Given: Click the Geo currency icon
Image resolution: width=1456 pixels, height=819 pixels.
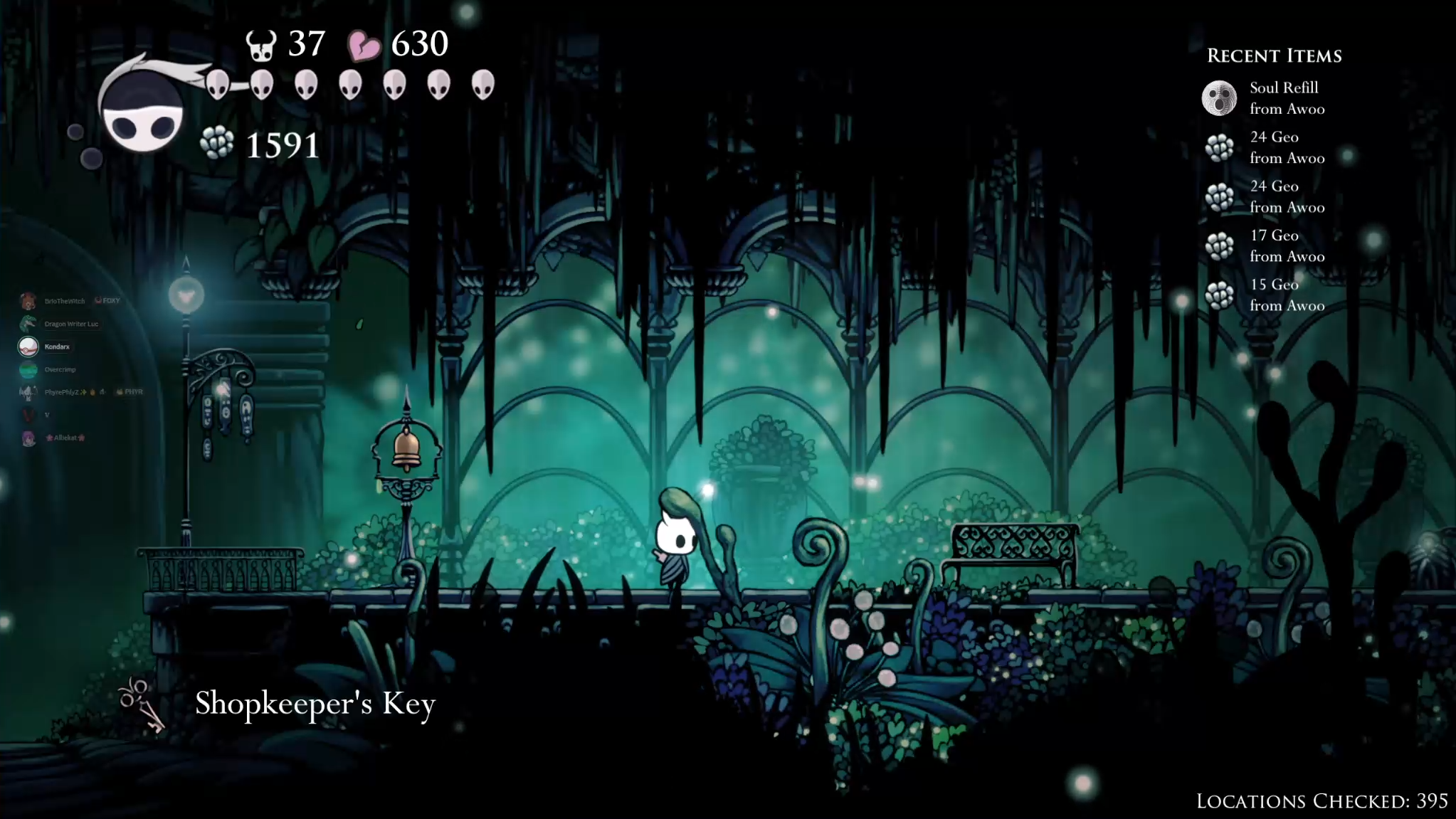Looking at the screenshot, I should tap(217, 142).
